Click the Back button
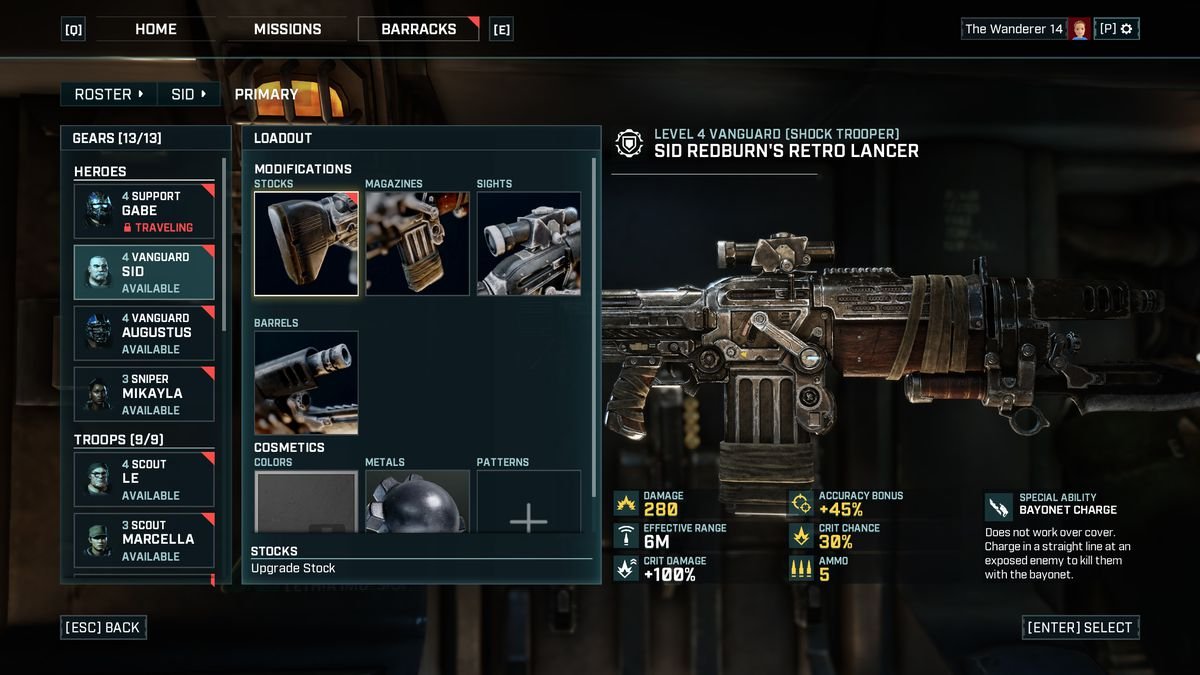Viewport: 1200px width, 675px height. pos(104,628)
